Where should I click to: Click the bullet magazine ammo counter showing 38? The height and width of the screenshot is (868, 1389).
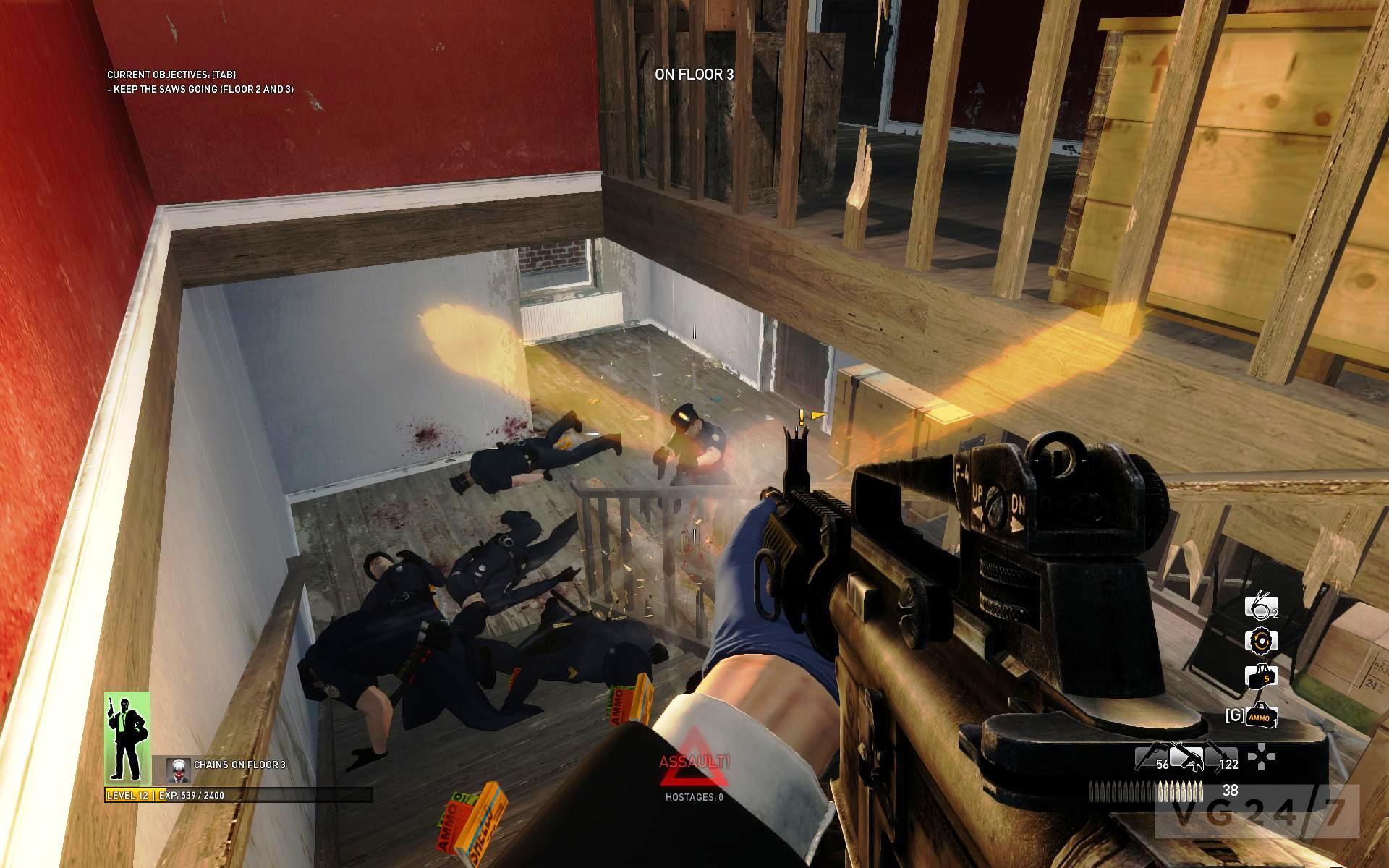pyautogui.click(x=1230, y=791)
